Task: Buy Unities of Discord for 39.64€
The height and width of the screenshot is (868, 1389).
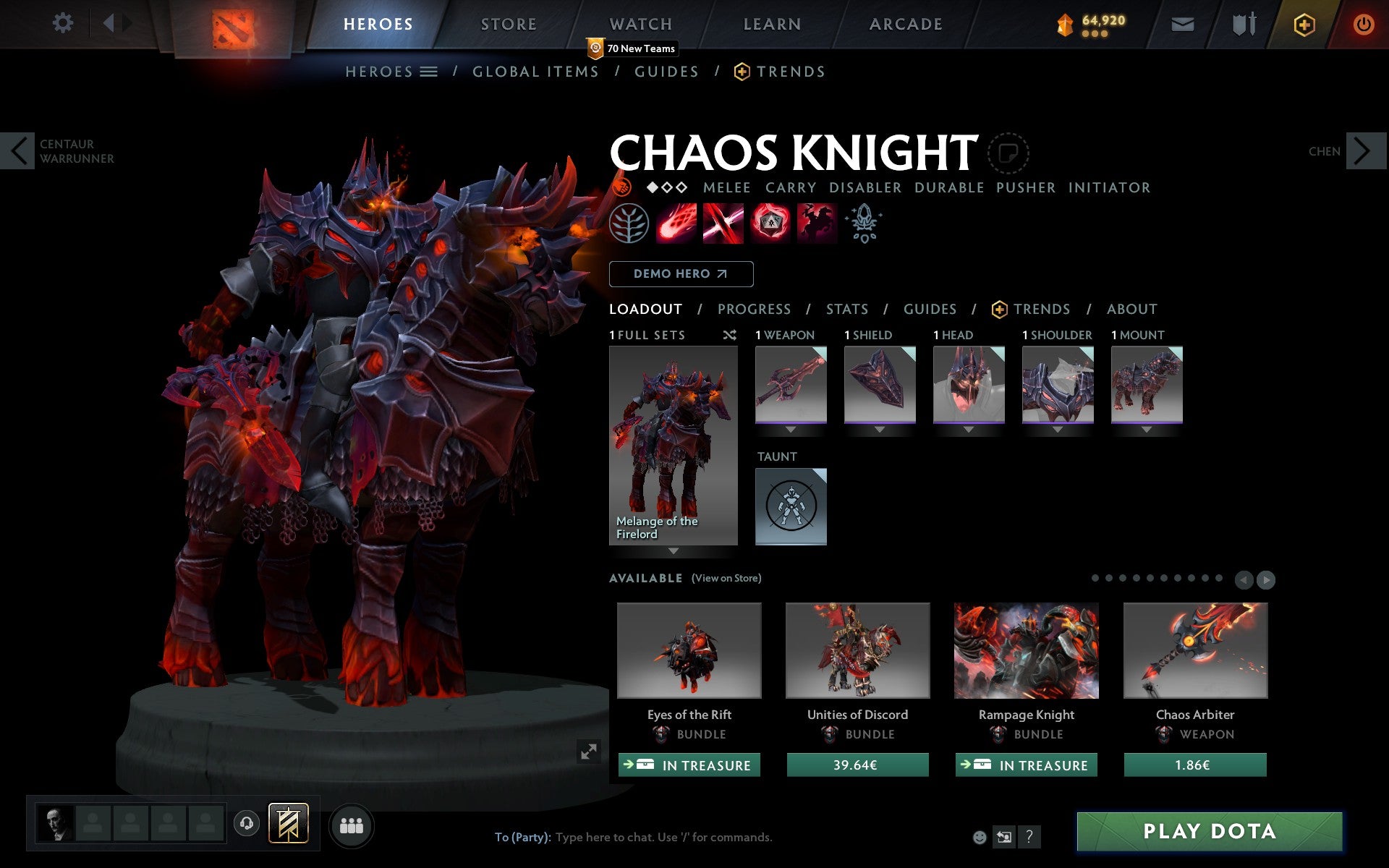Action: (857, 765)
